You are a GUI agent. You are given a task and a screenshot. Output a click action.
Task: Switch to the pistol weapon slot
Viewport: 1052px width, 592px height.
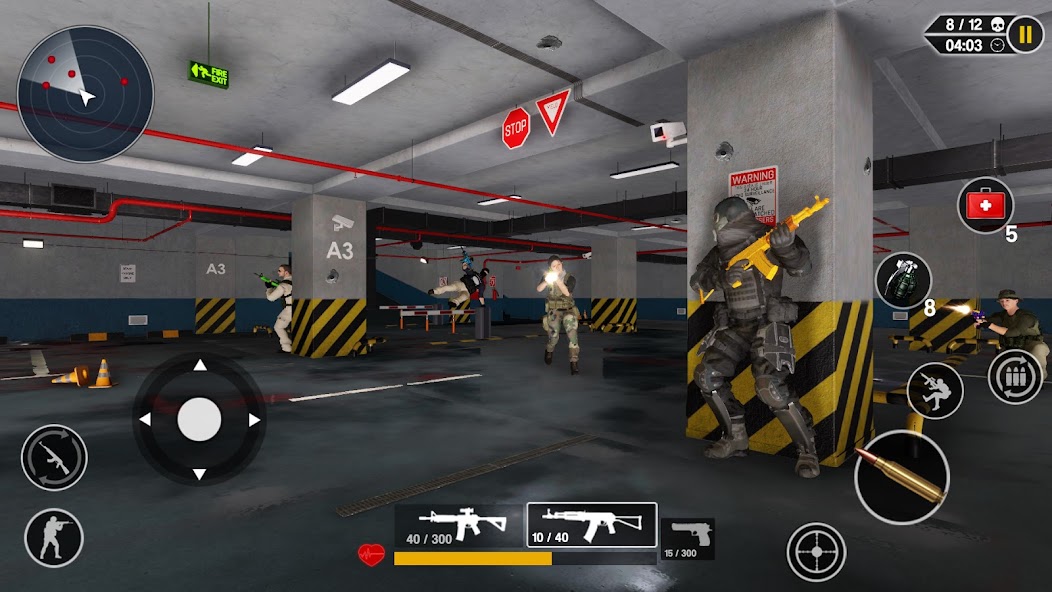click(688, 538)
